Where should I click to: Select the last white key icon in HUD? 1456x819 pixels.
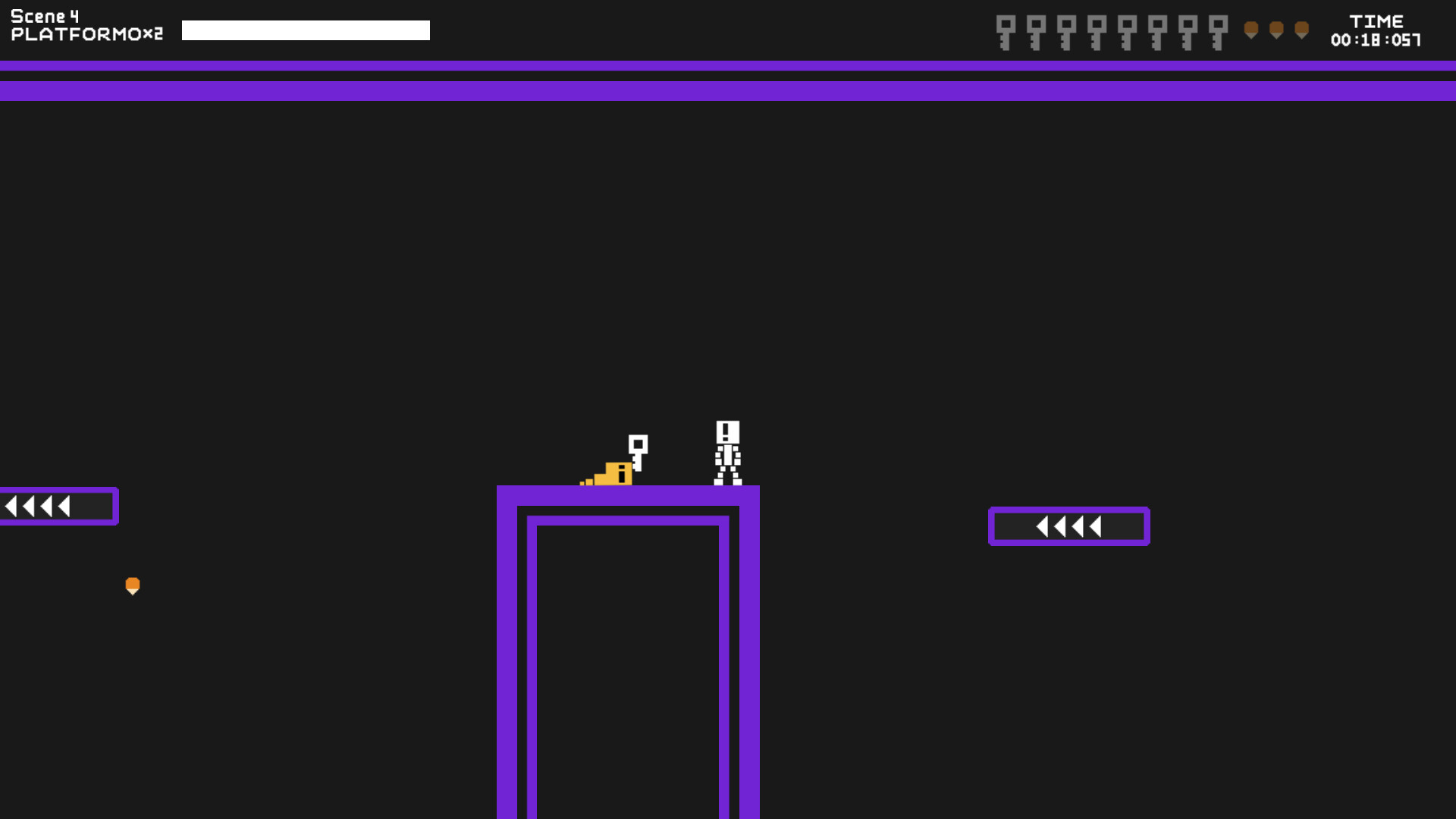pos(1217,30)
